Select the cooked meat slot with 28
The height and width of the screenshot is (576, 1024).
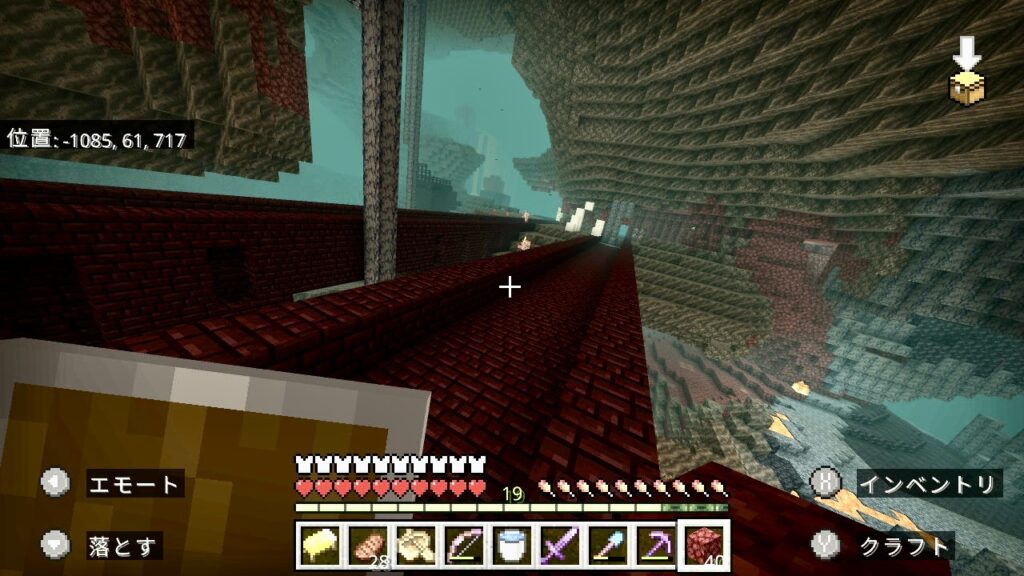pyautogui.click(x=368, y=545)
